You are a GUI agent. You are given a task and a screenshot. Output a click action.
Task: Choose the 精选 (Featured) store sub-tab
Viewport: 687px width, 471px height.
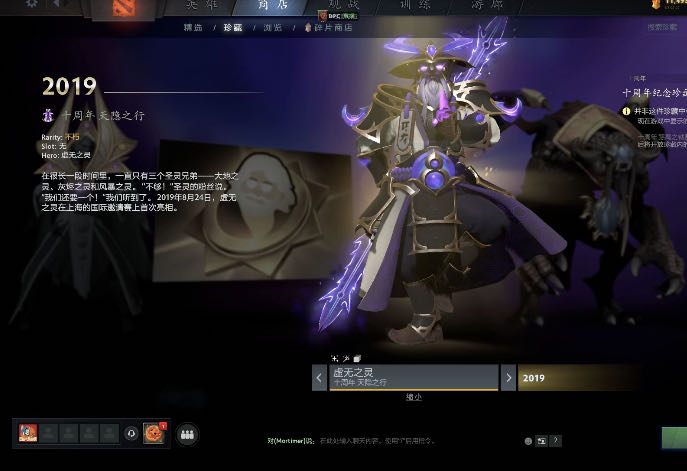(196, 27)
